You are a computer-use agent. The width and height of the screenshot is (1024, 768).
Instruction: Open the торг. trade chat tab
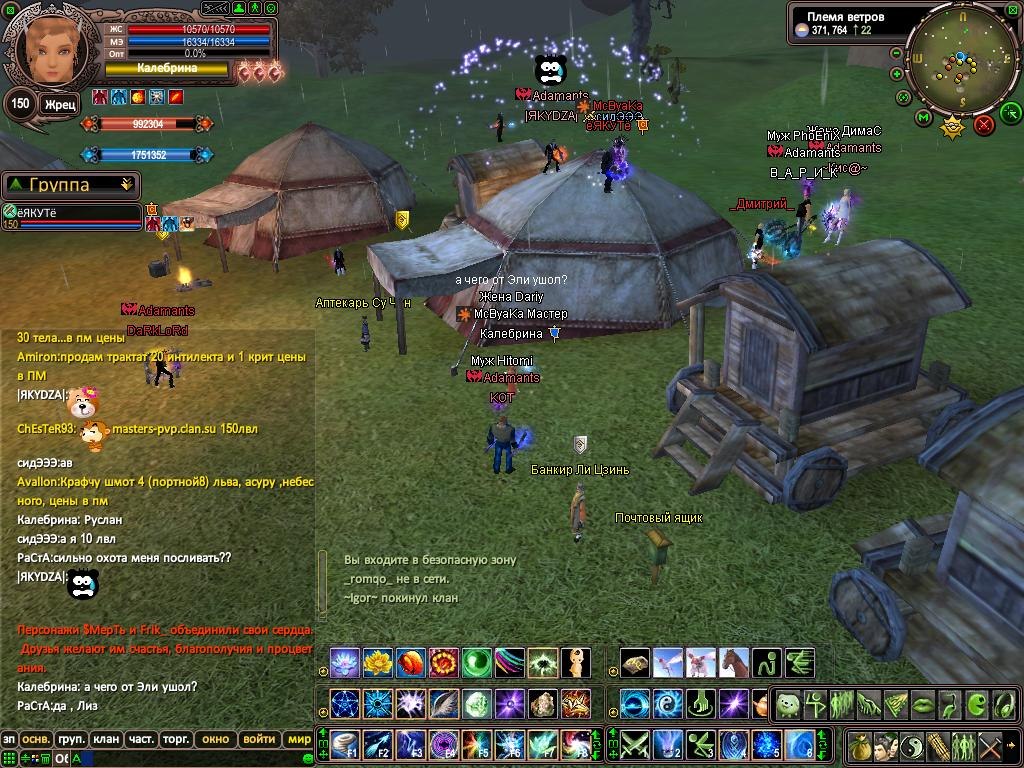click(x=177, y=740)
